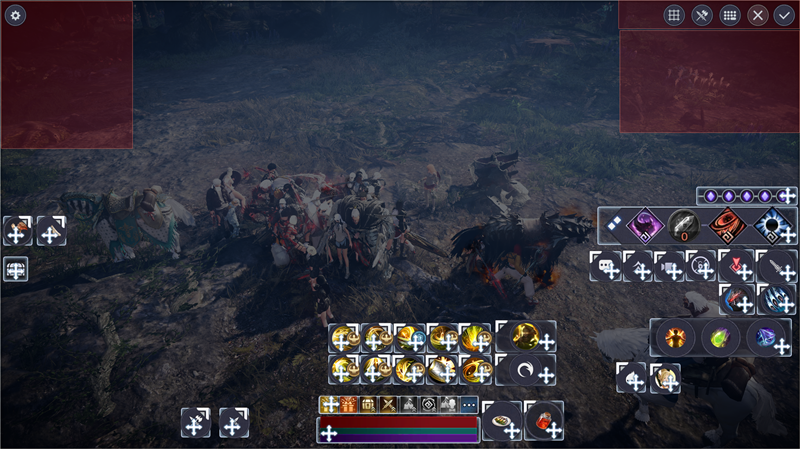Open the three-dots more icon in buff bar
The height and width of the screenshot is (449, 800).
click(469, 405)
